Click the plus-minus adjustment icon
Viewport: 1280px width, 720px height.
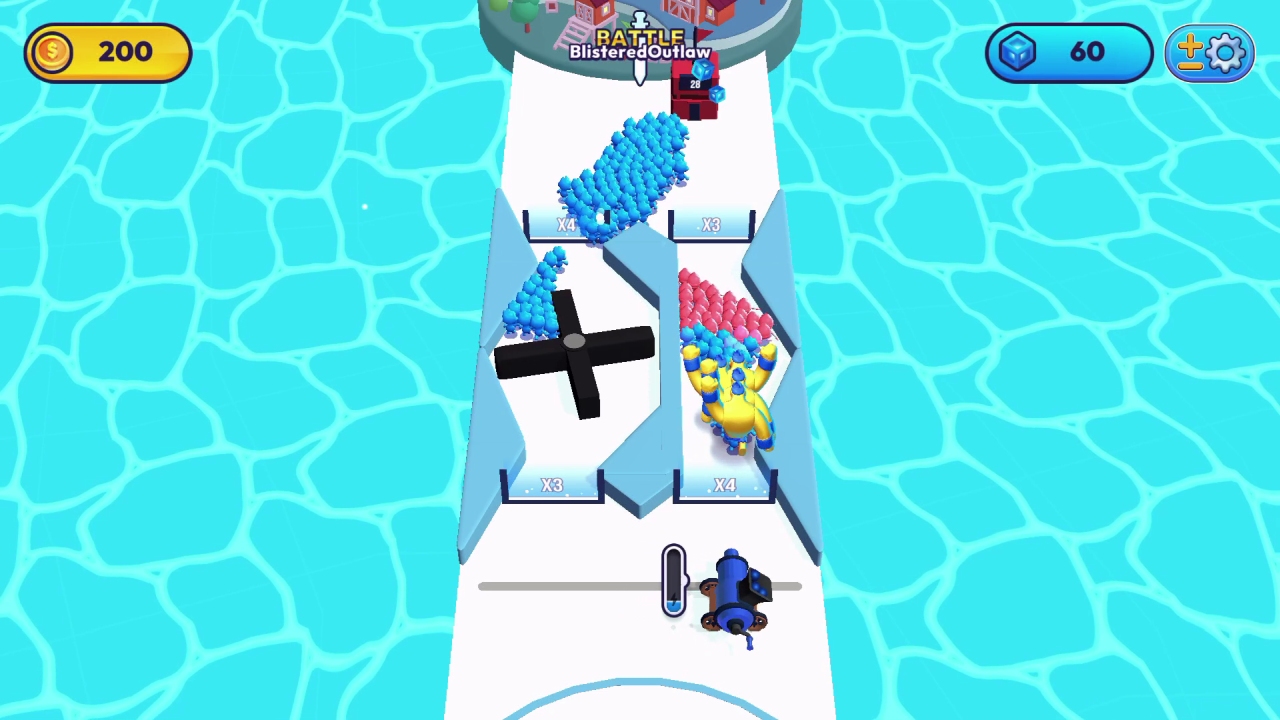1192,52
